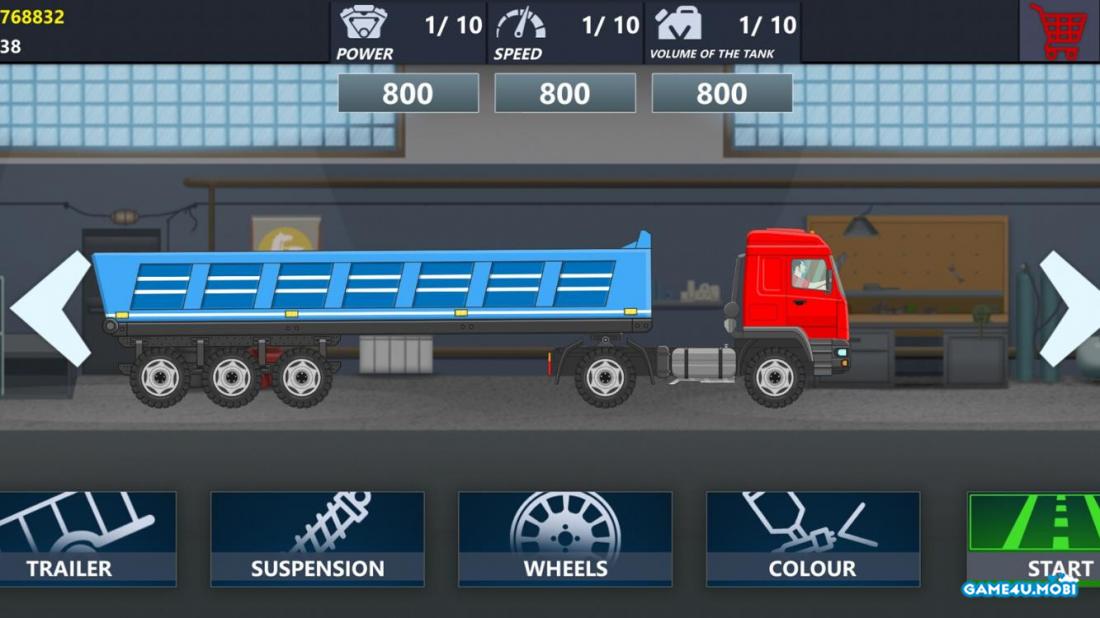Show the next truck with right arrow
This screenshot has width=1100, height=618.
[1069, 309]
